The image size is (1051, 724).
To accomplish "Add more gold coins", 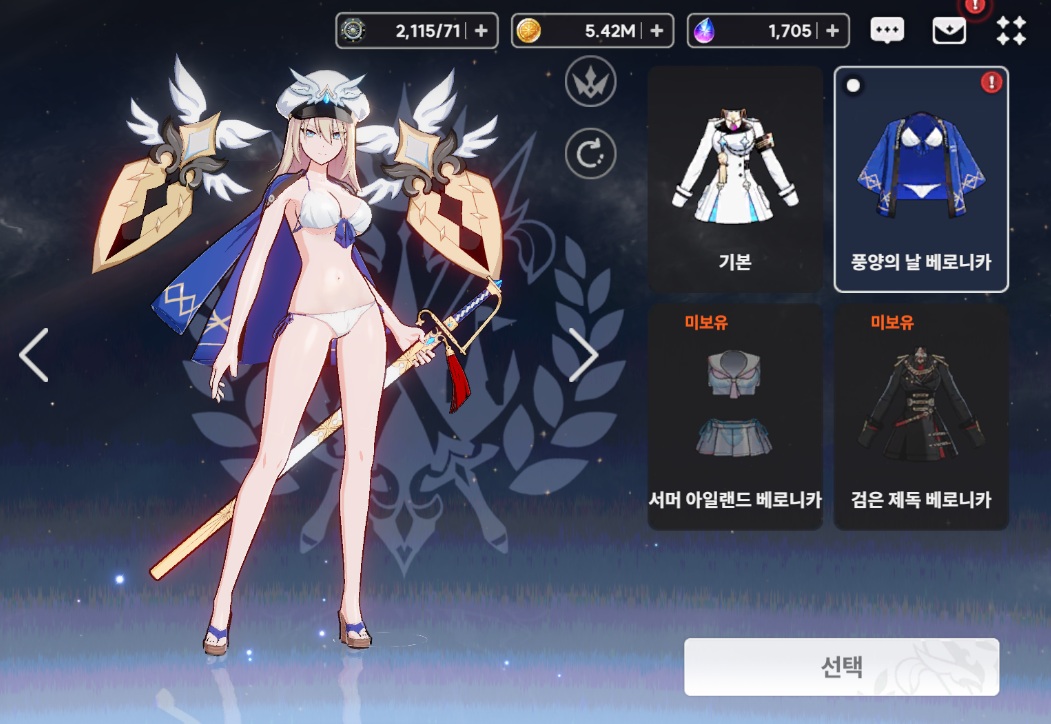I will (x=656, y=31).
